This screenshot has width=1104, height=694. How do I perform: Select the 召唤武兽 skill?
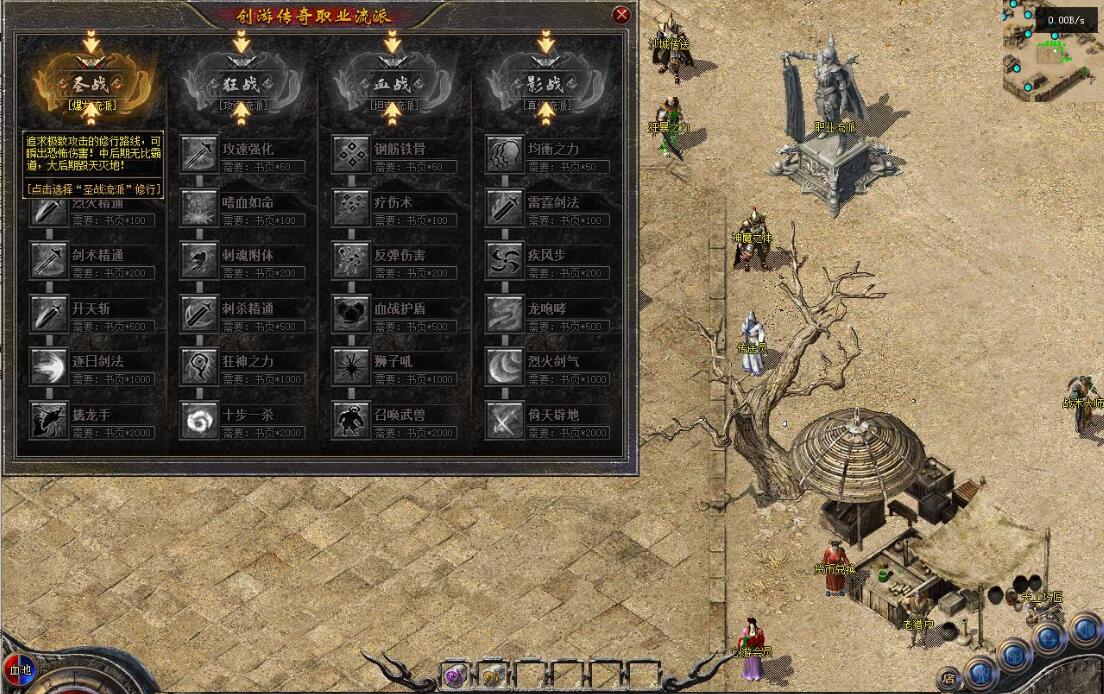point(352,420)
